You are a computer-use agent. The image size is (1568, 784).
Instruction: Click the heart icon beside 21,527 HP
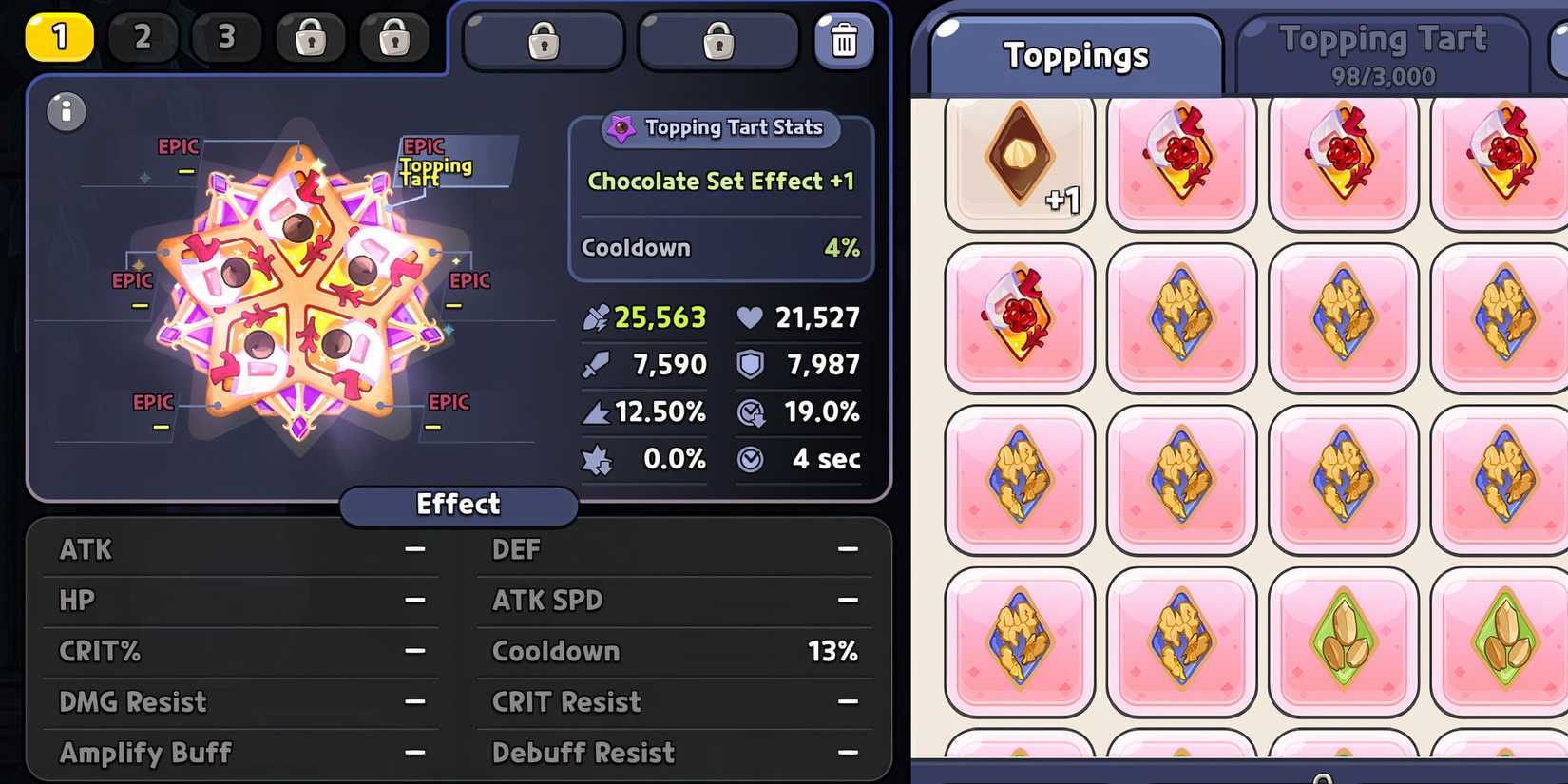coord(750,316)
